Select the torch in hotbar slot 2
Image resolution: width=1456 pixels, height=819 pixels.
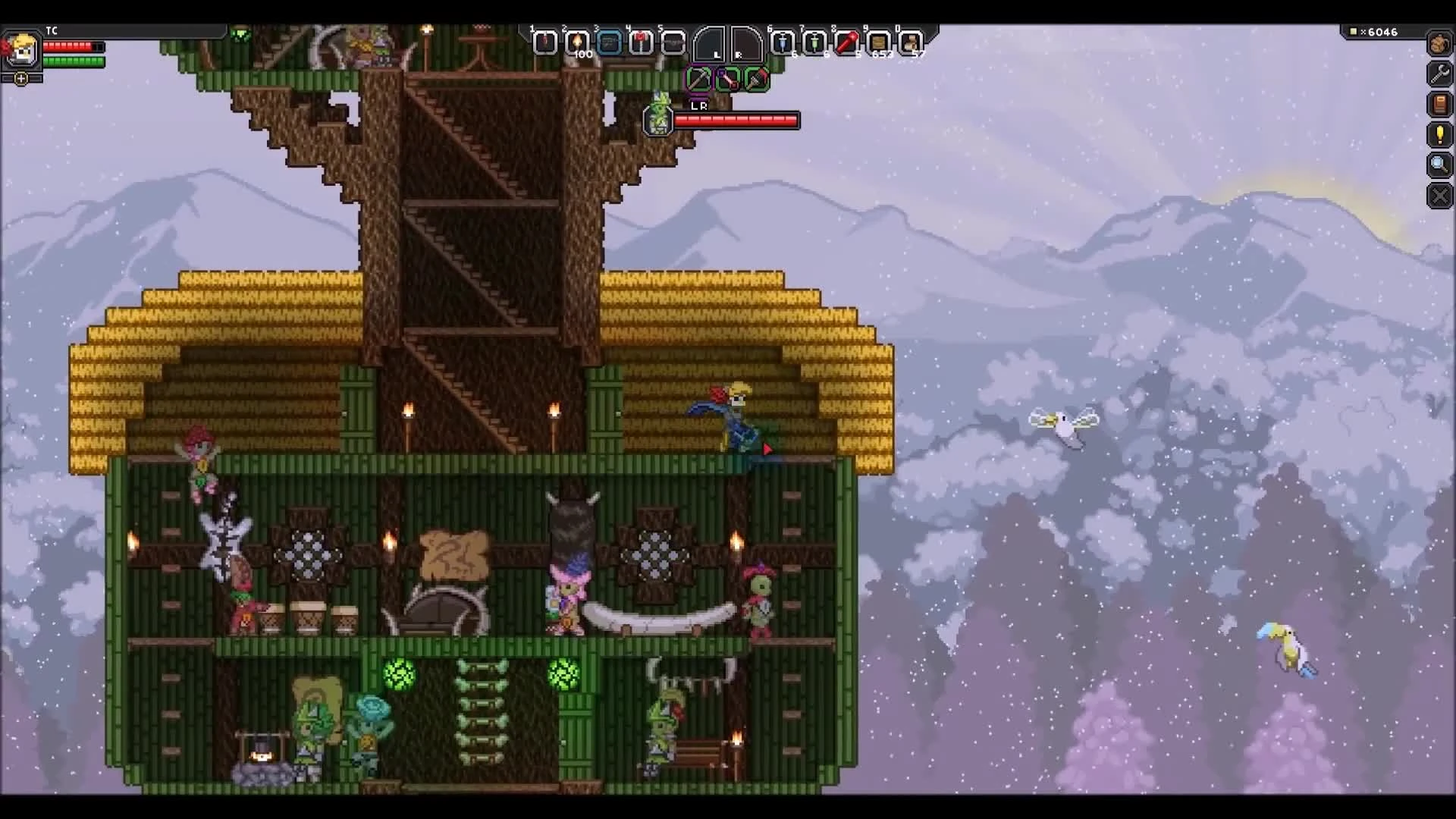point(578,43)
